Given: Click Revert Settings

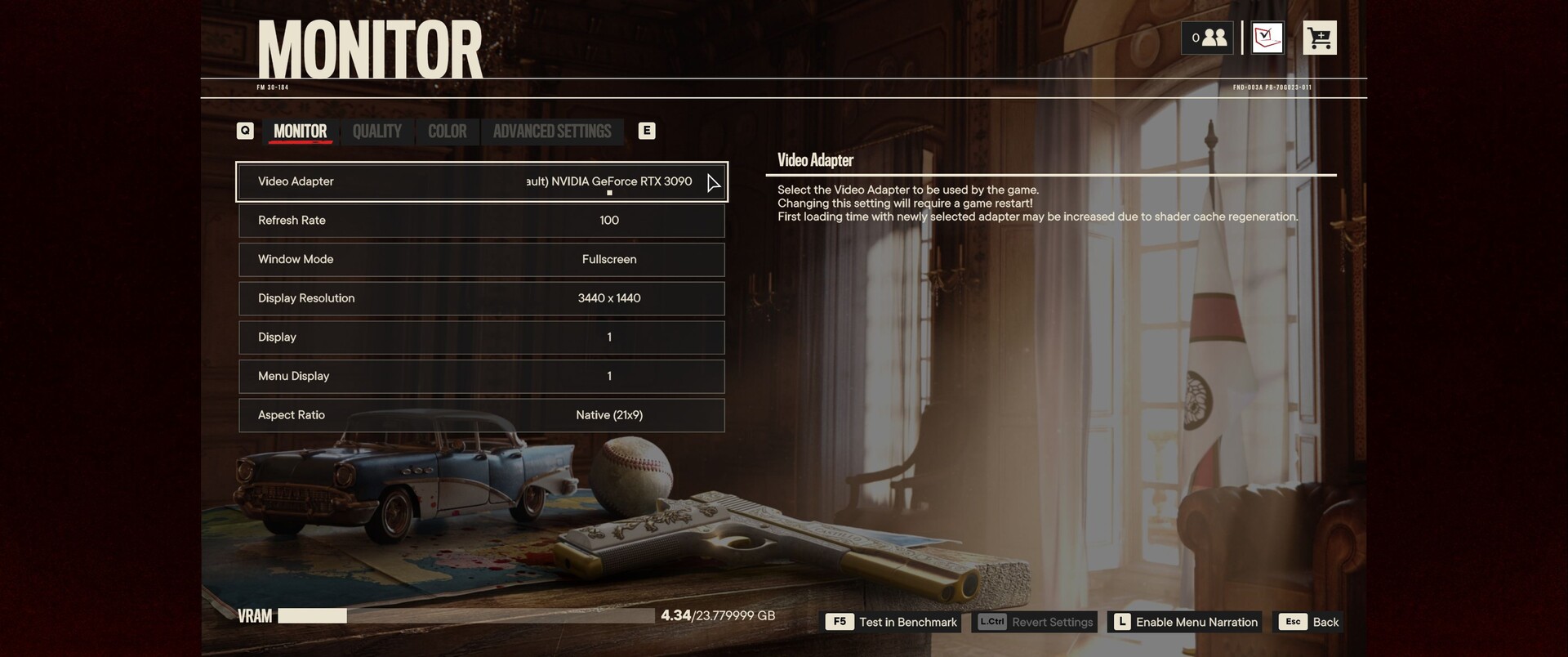Looking at the screenshot, I should [x=1036, y=622].
